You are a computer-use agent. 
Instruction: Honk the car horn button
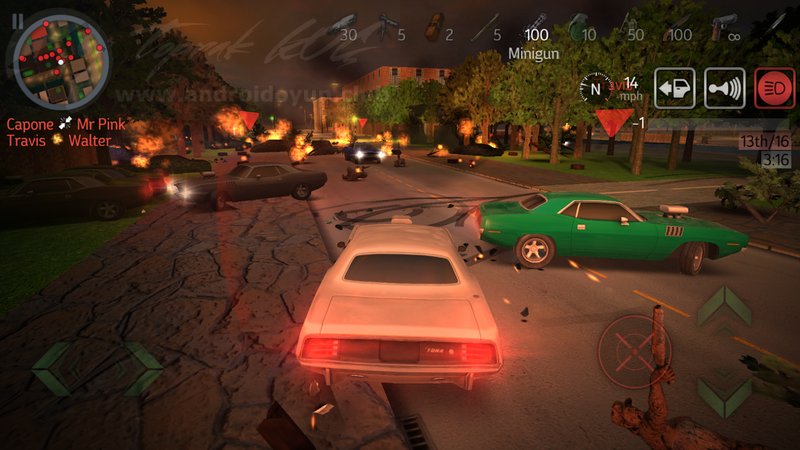[x=724, y=88]
